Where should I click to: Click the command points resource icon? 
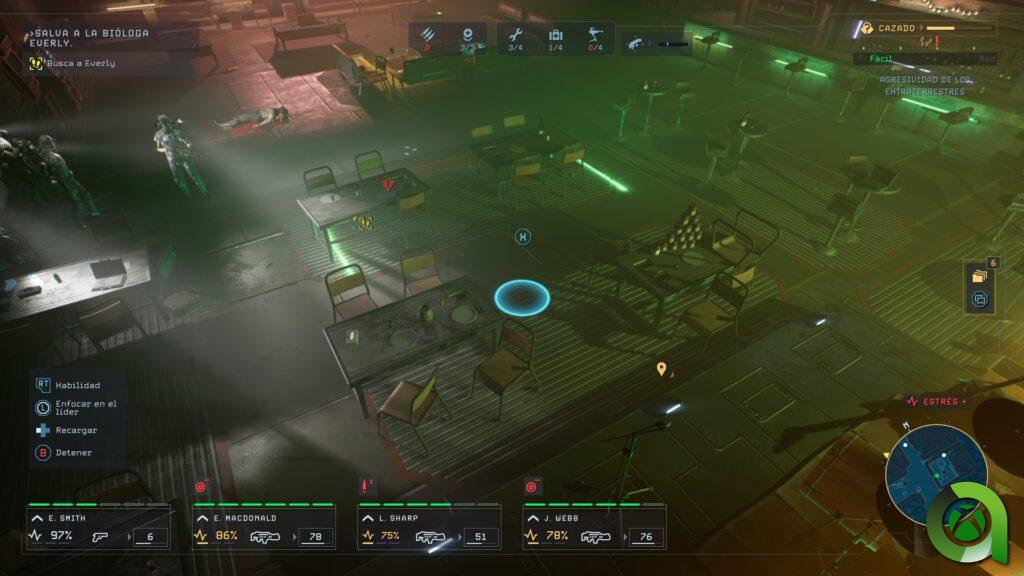[466, 36]
